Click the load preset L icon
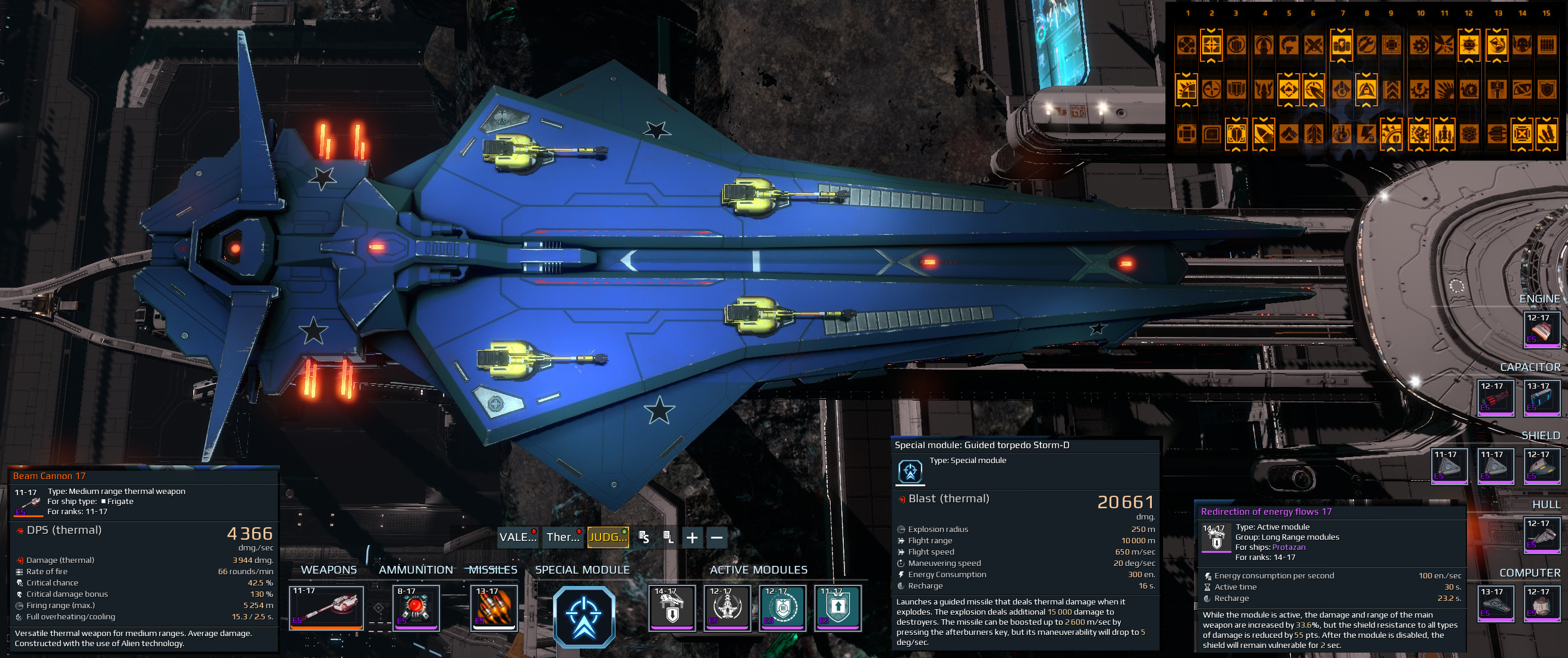Screen dimensions: 1568x658 (668, 537)
